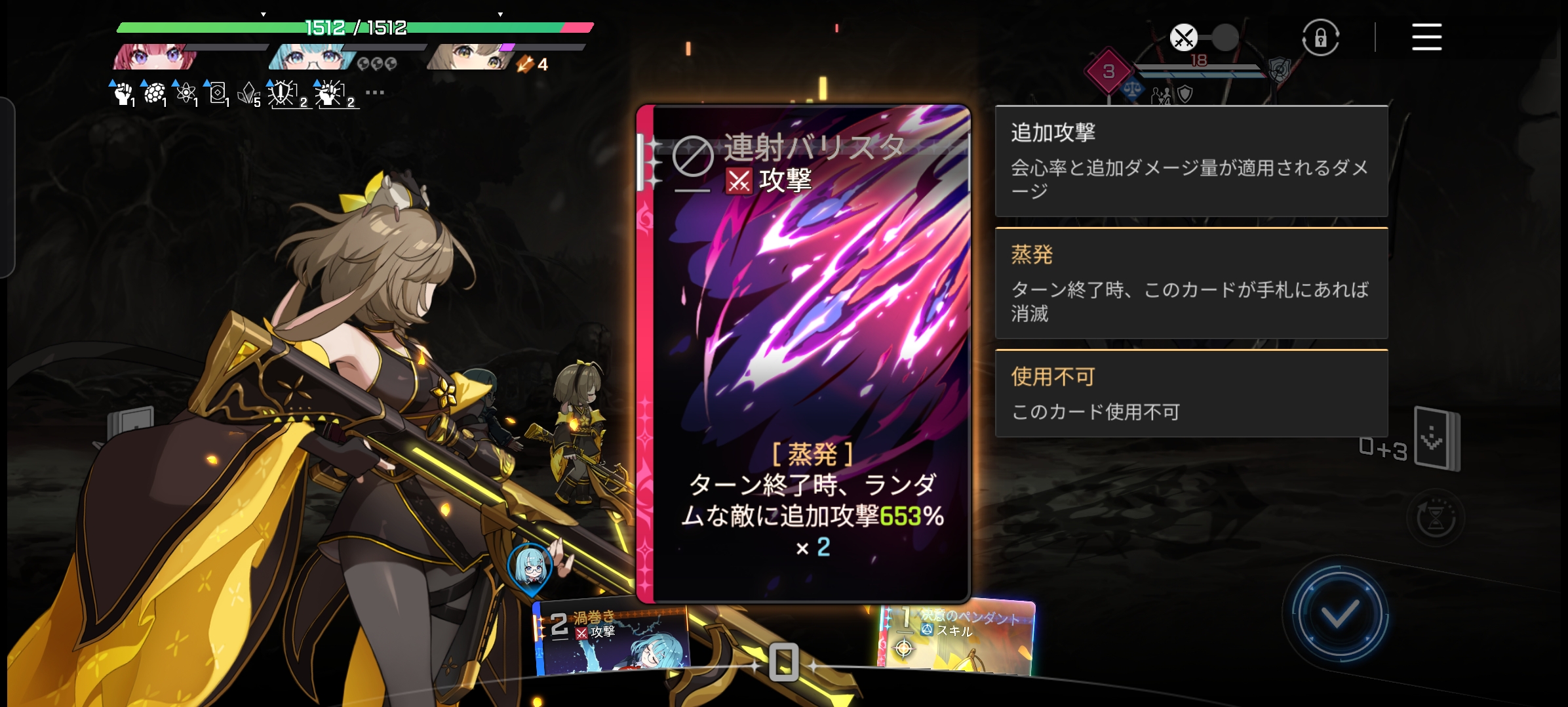Click the enlarged 連射バリスタ card
The height and width of the screenshot is (707, 1568).
point(804,354)
